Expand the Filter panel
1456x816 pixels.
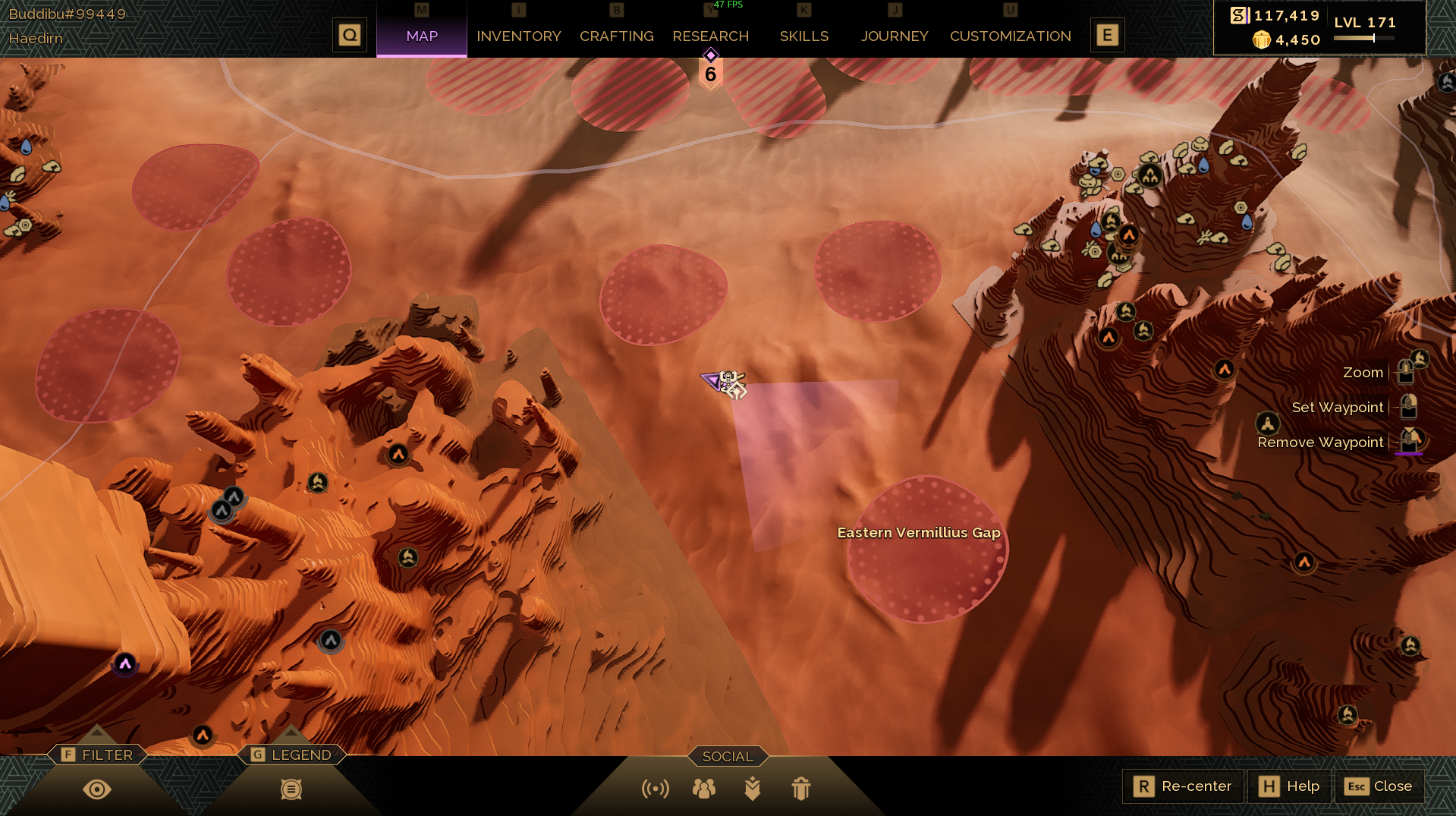[x=97, y=755]
